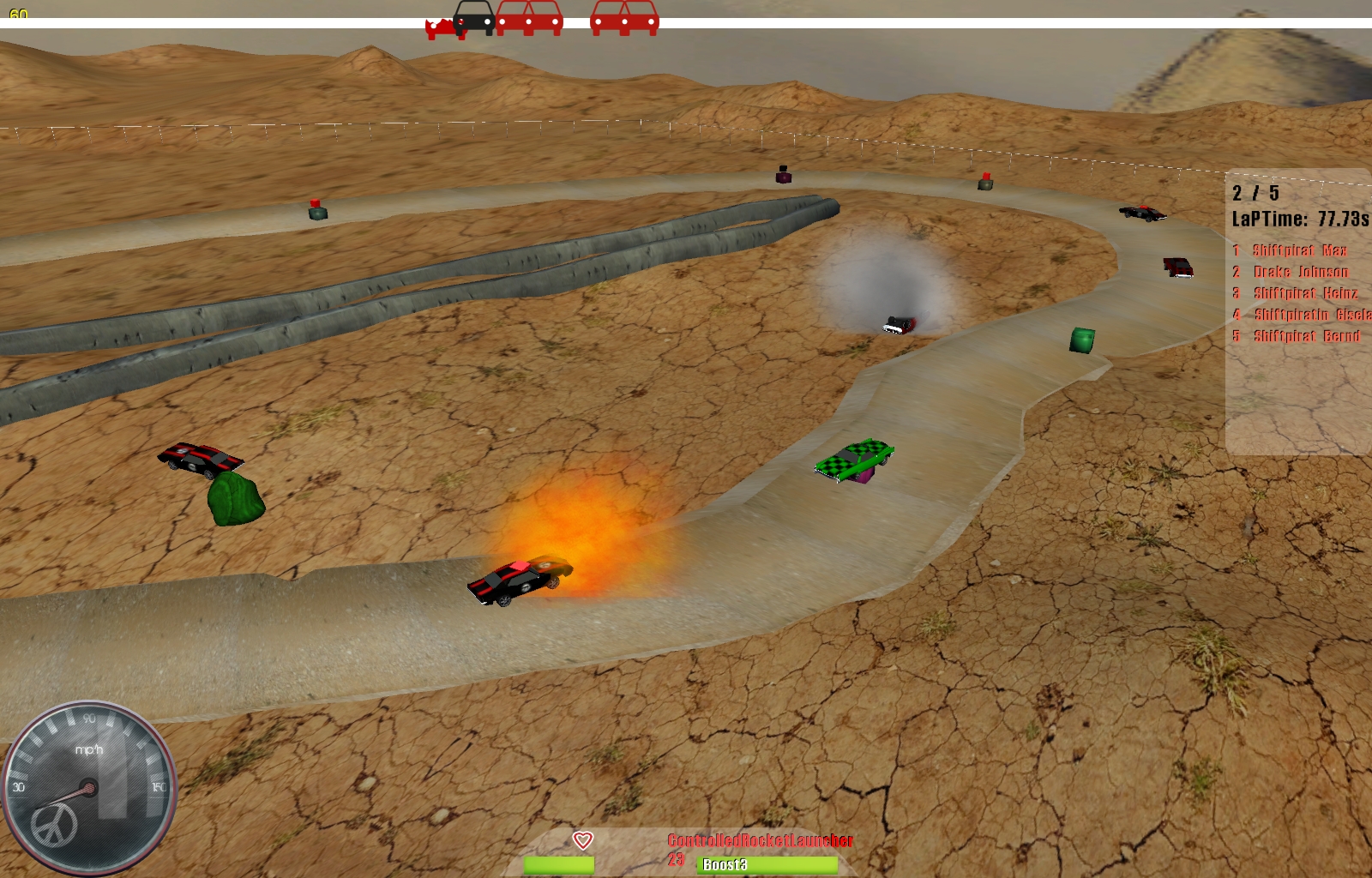Viewport: 1372px width, 878px height.
Task: Select Shiftpirat Bernd in the ranking list
Action: (1307, 336)
